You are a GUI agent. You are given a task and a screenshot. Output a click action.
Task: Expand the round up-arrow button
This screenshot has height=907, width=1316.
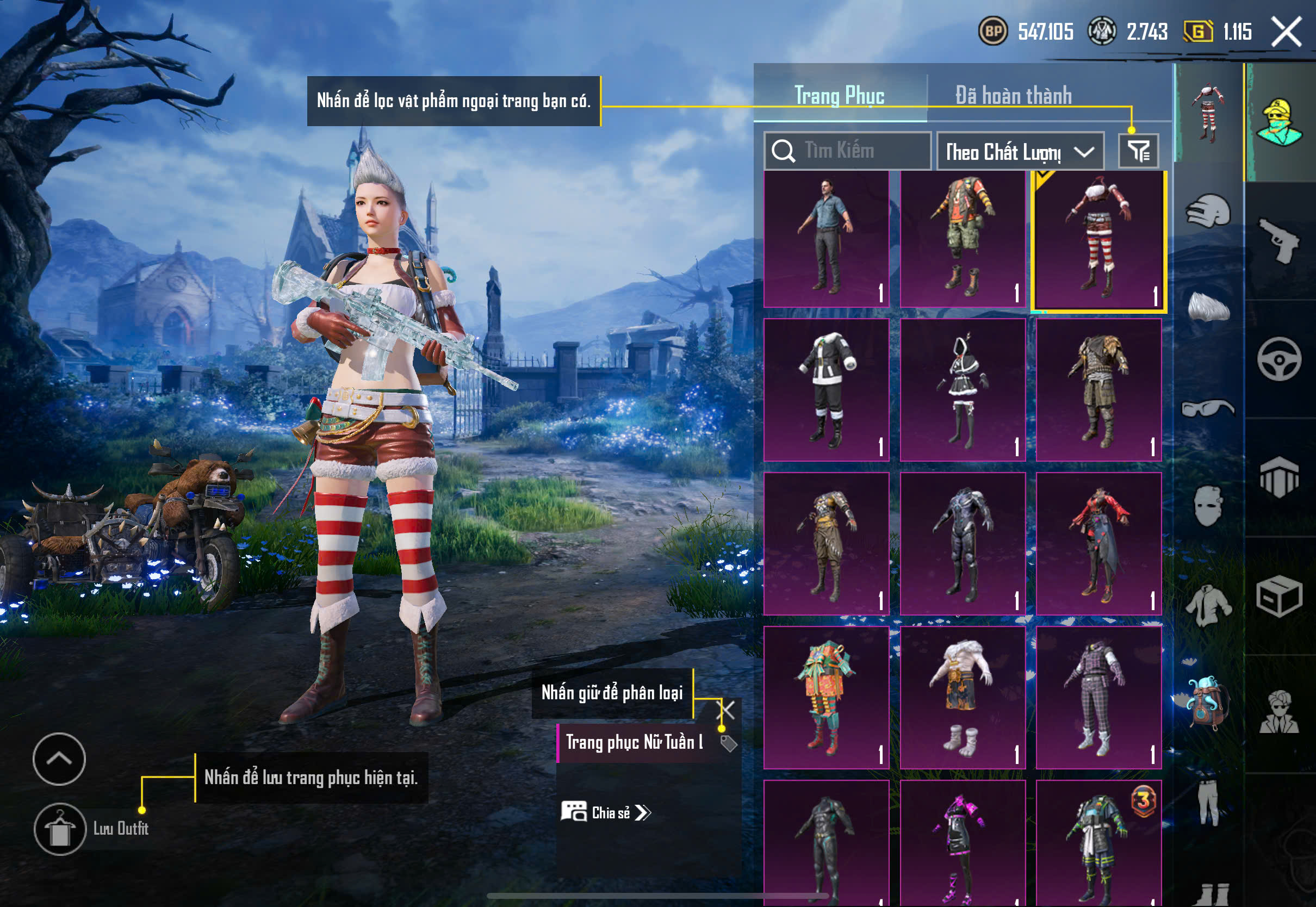pos(59,759)
